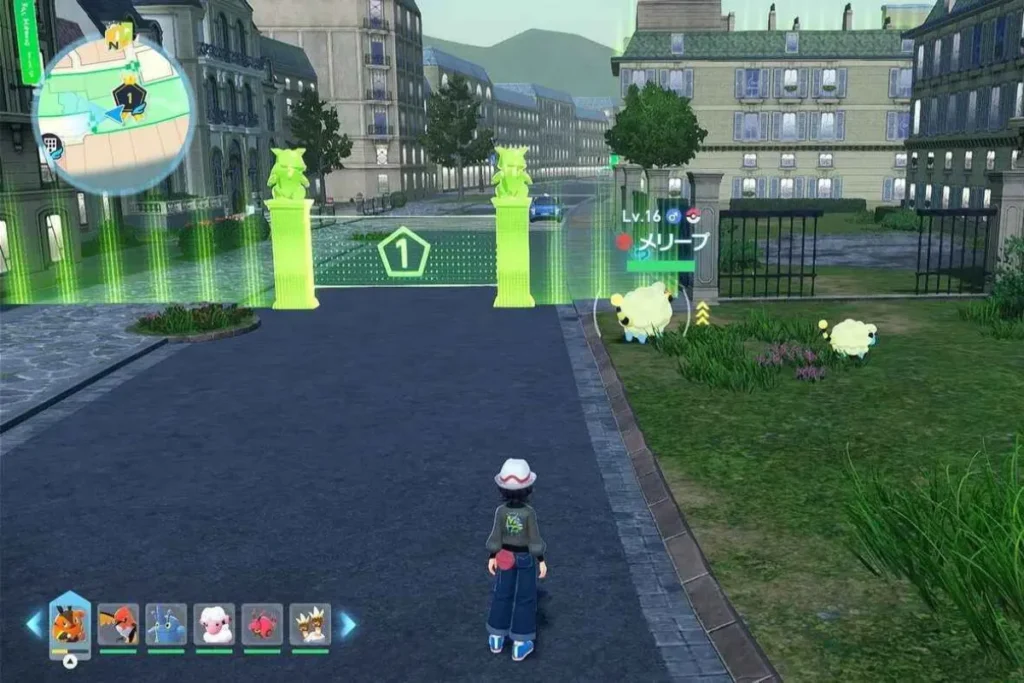
Task: Click the left arrow beside the party bar
Action: [x=34, y=624]
